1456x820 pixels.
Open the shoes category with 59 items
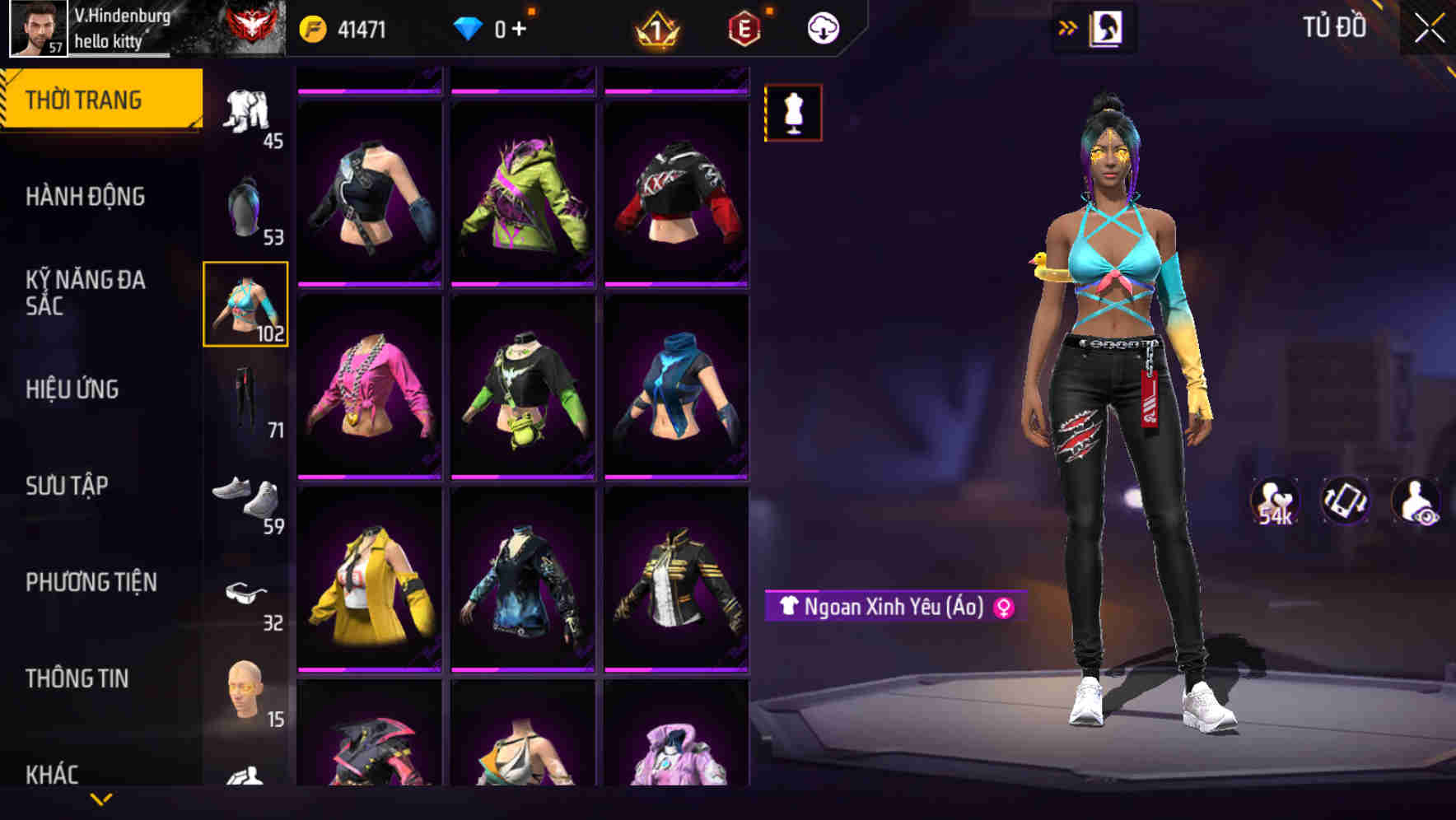[x=246, y=494]
